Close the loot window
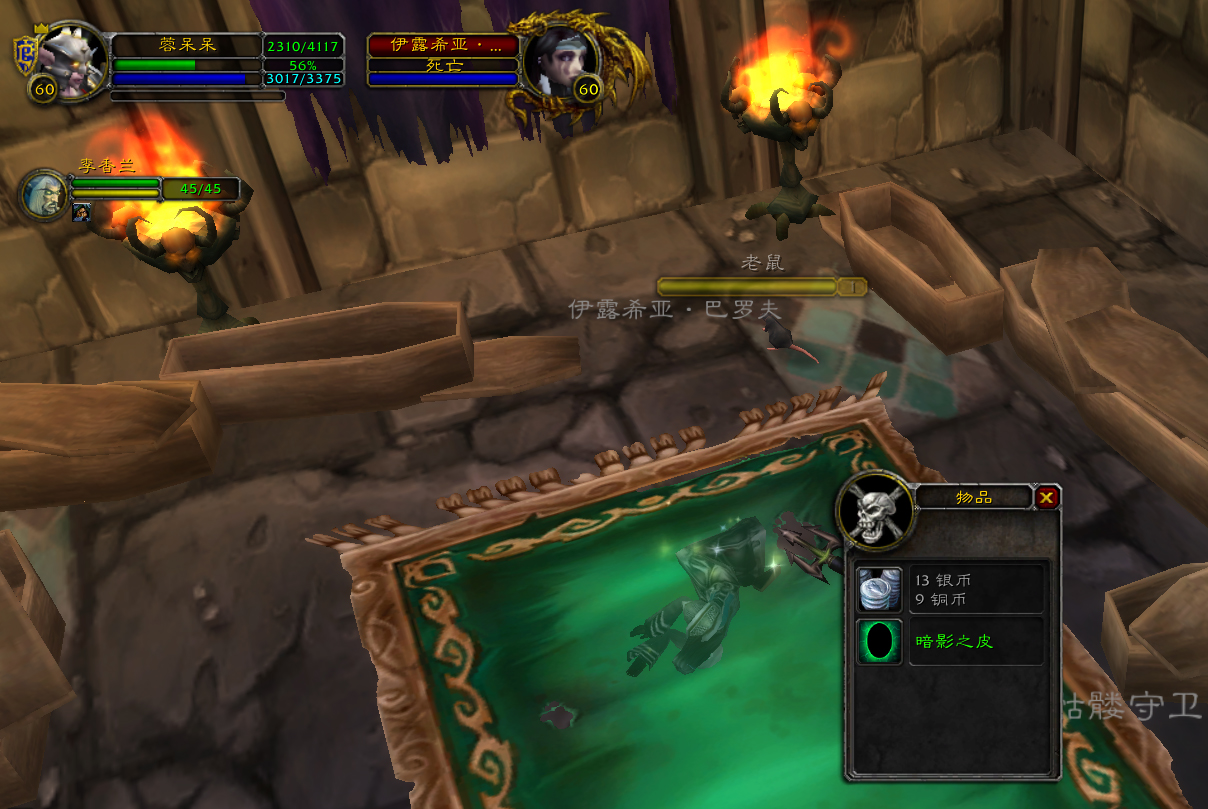 click(1046, 497)
